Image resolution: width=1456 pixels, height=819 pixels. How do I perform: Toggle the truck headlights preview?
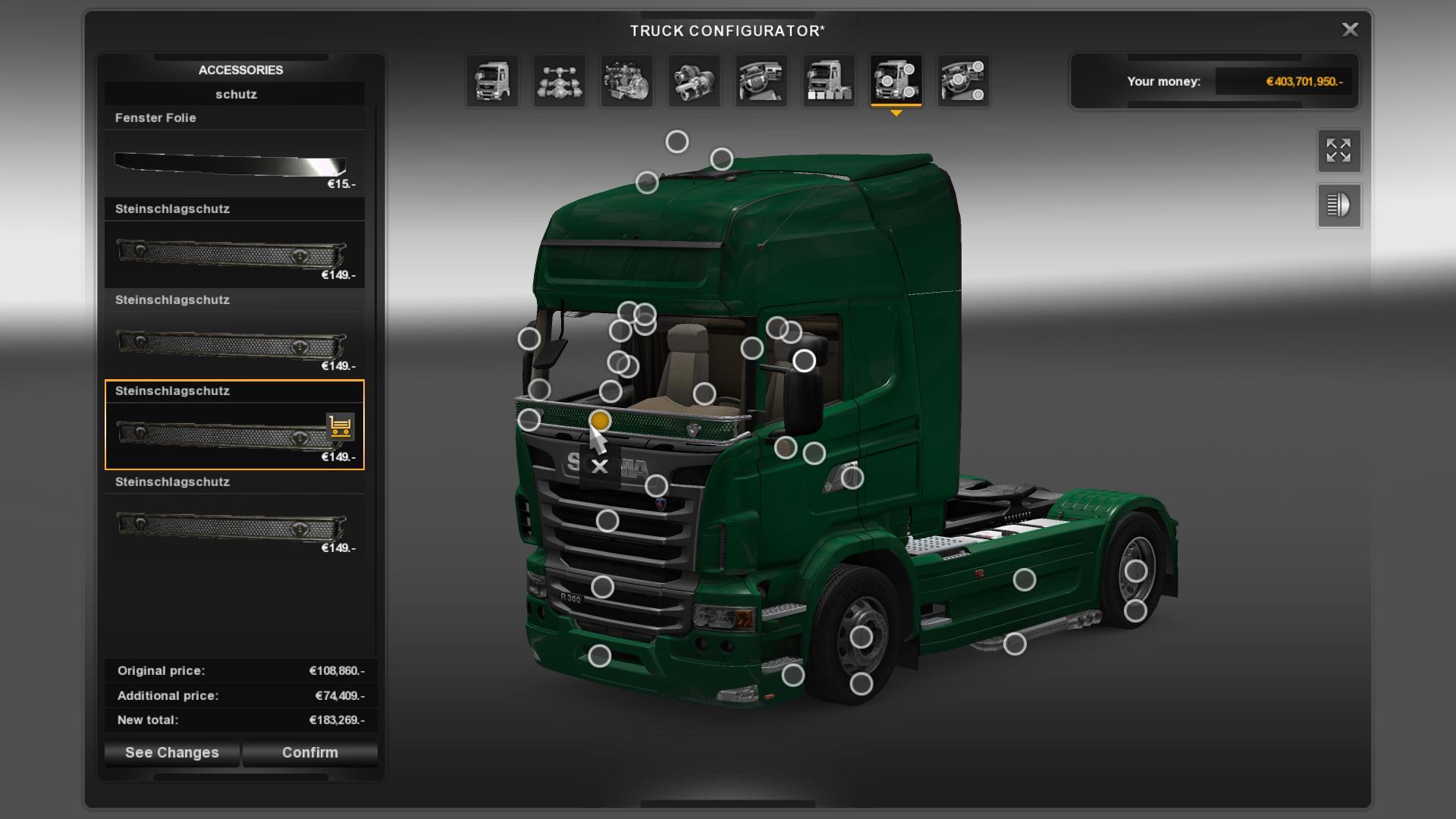coord(1338,206)
